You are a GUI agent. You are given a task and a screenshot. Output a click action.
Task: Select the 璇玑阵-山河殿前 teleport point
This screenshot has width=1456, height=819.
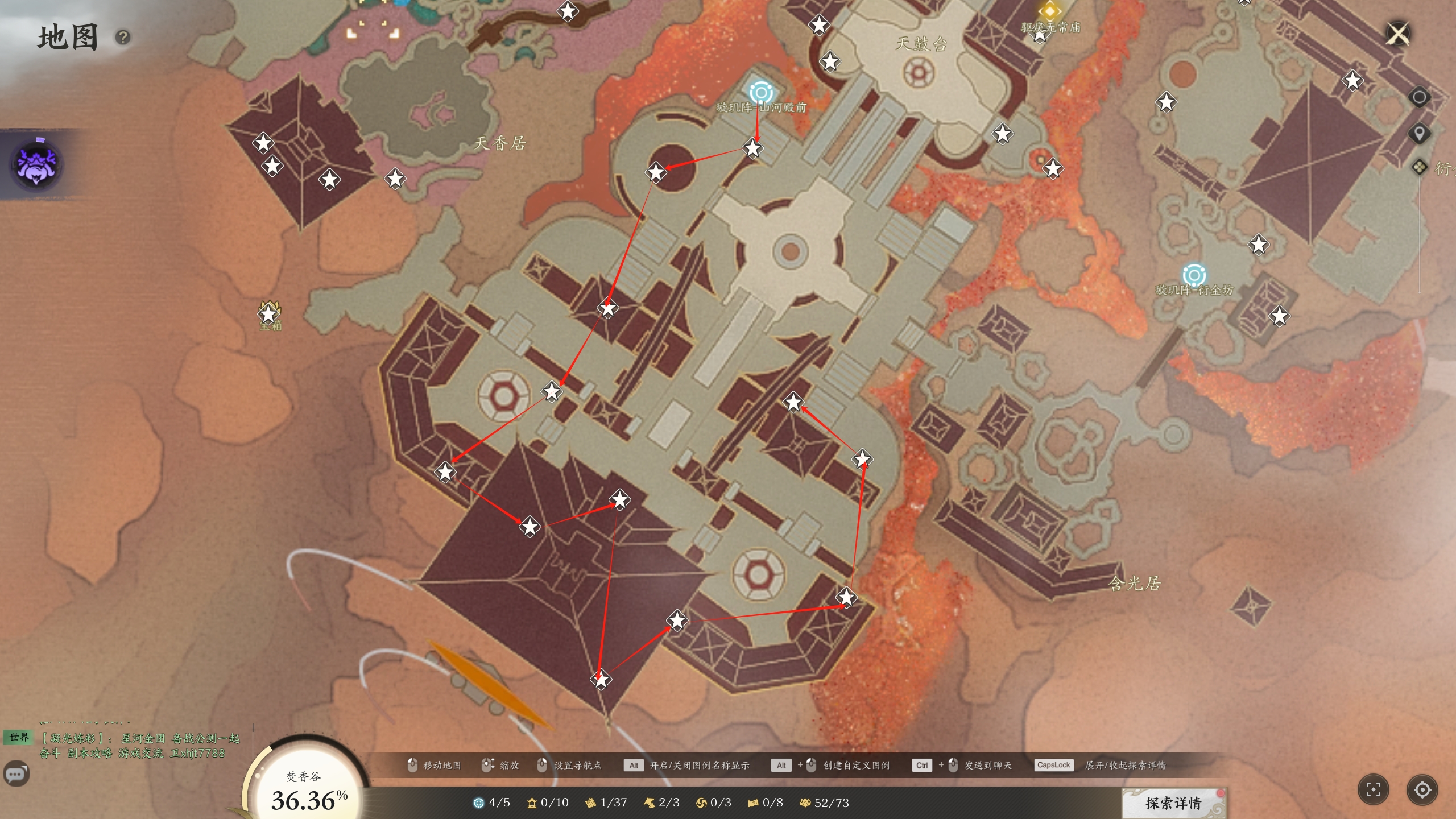pos(761,93)
